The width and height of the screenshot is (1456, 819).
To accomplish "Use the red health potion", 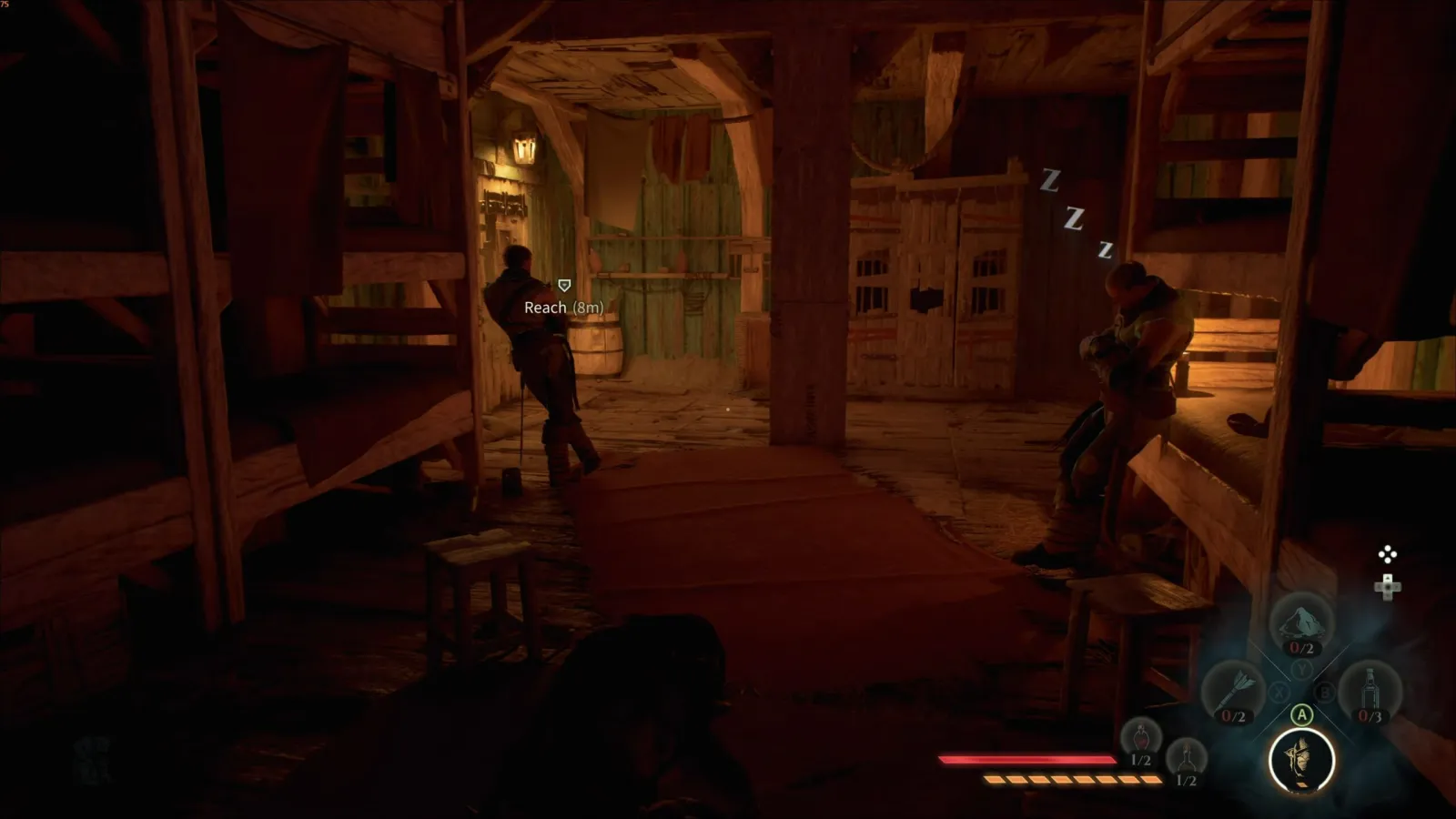I will pyautogui.click(x=1140, y=741).
